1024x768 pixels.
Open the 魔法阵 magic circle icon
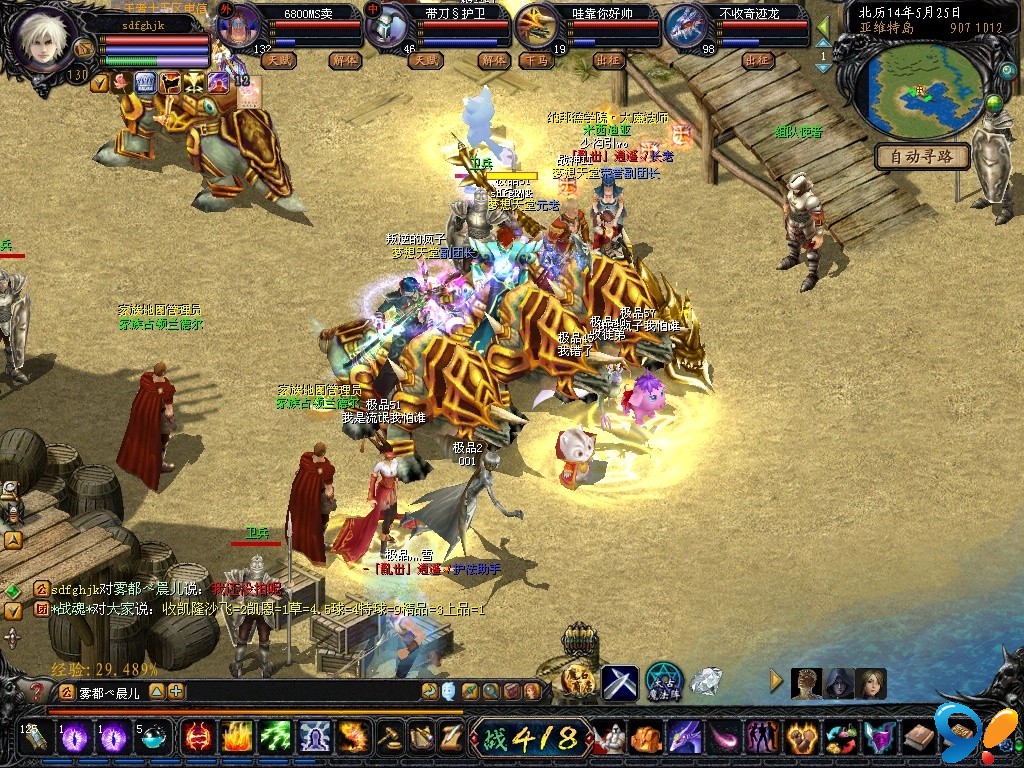click(663, 682)
